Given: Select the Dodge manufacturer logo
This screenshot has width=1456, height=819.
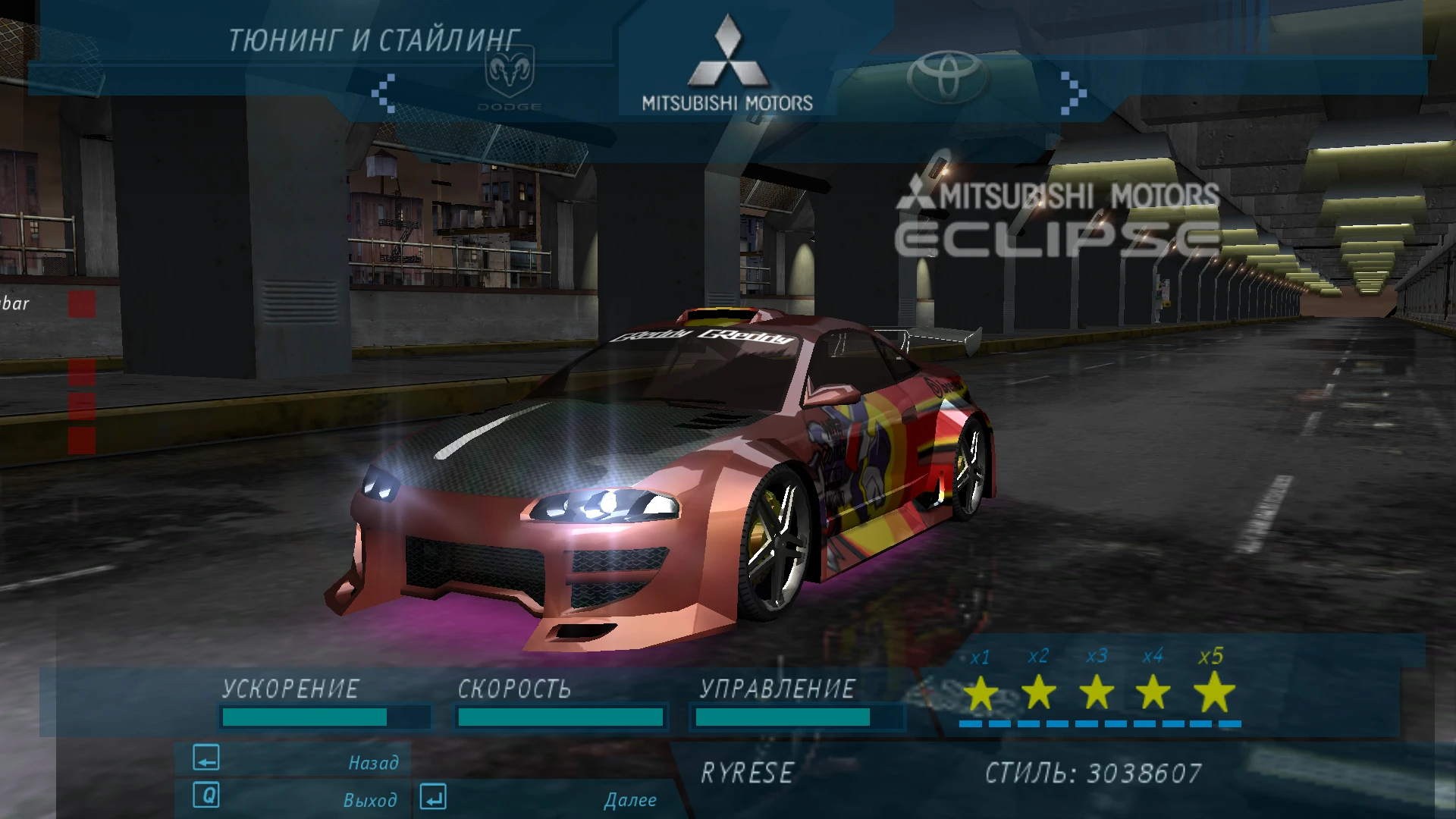Looking at the screenshot, I should pos(508,80).
